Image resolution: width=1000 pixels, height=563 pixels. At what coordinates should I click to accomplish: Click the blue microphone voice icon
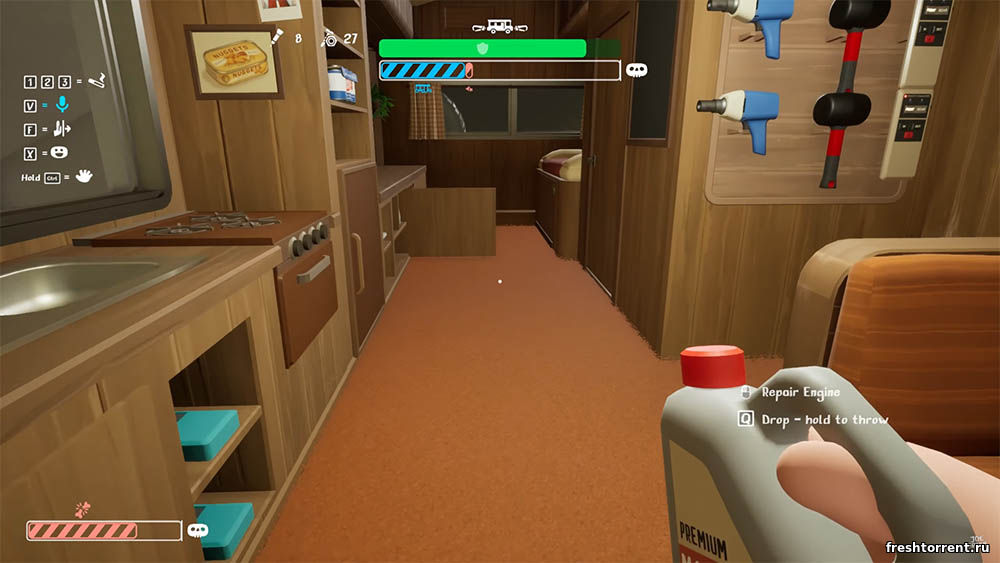62,103
